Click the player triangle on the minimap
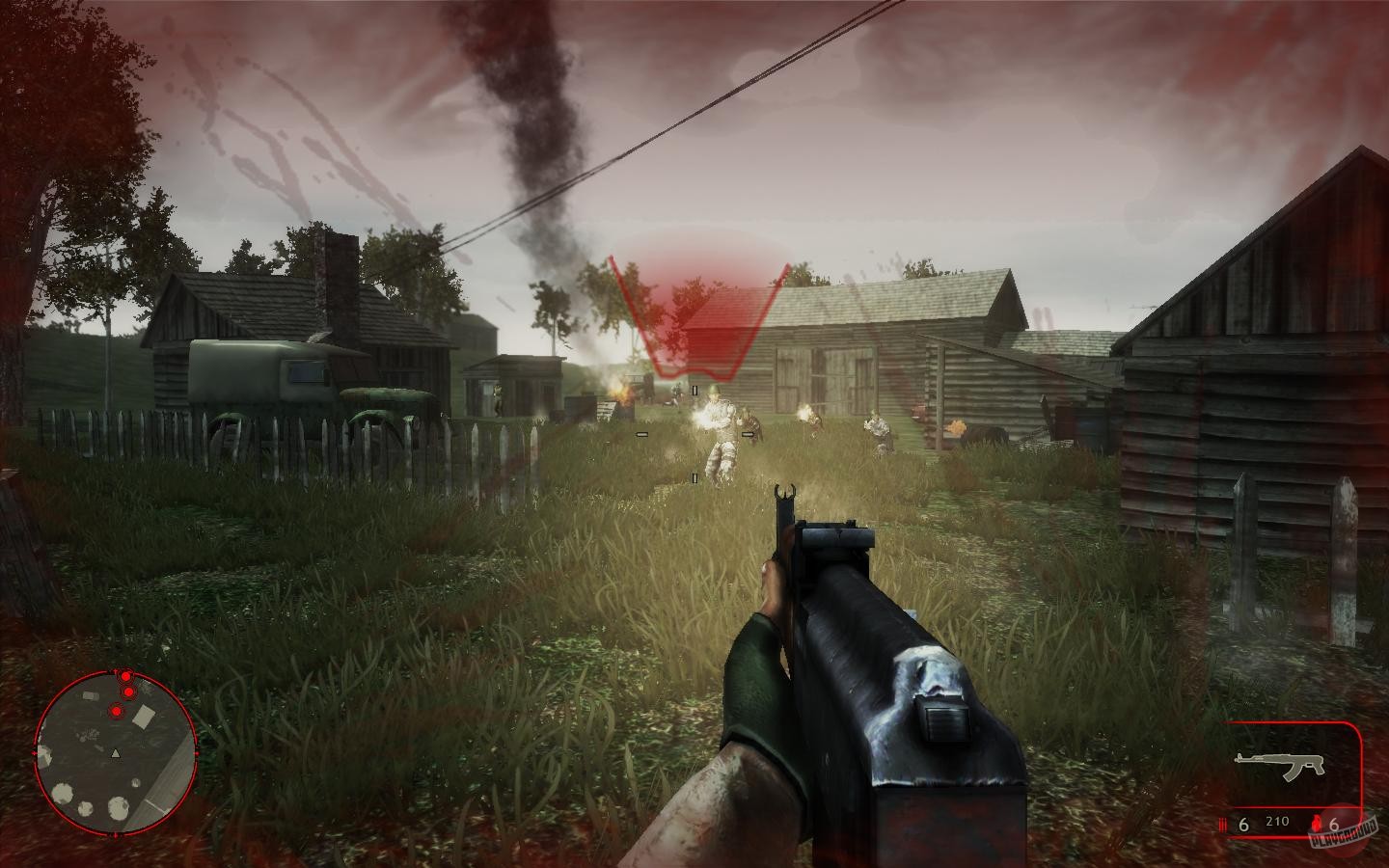This screenshot has height=868, width=1389. (116, 753)
